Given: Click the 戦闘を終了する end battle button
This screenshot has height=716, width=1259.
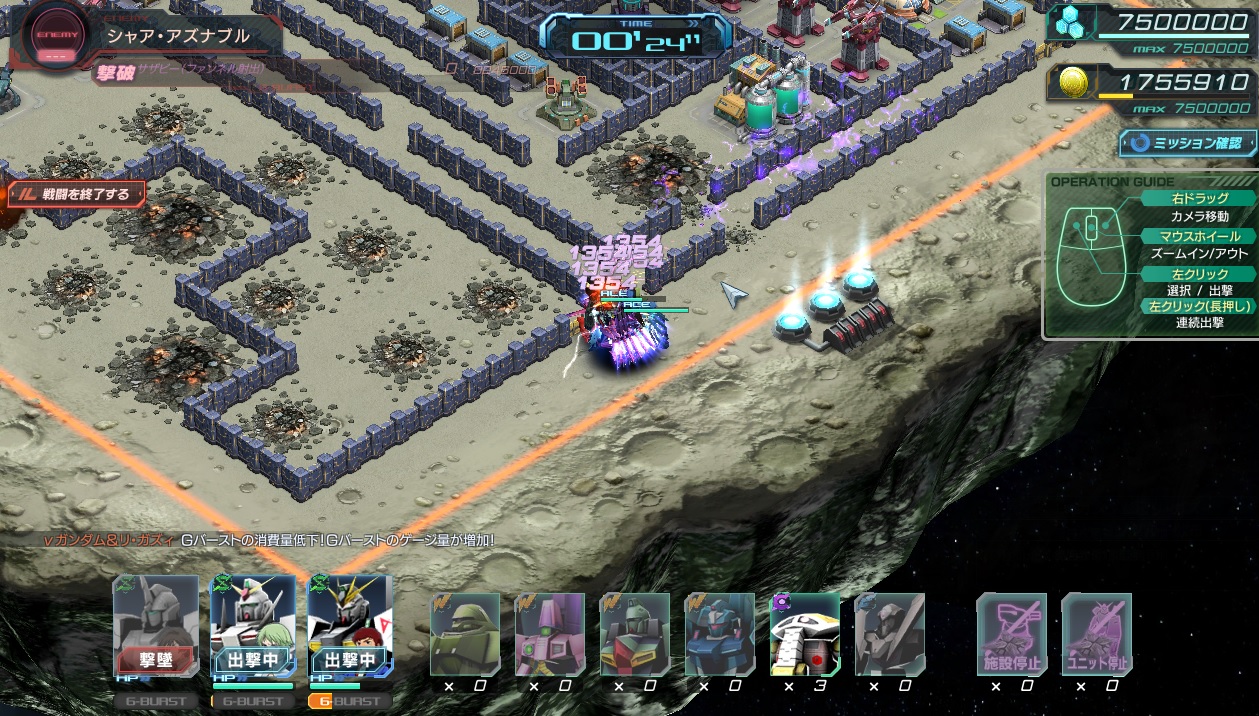Looking at the screenshot, I should coord(76,194).
